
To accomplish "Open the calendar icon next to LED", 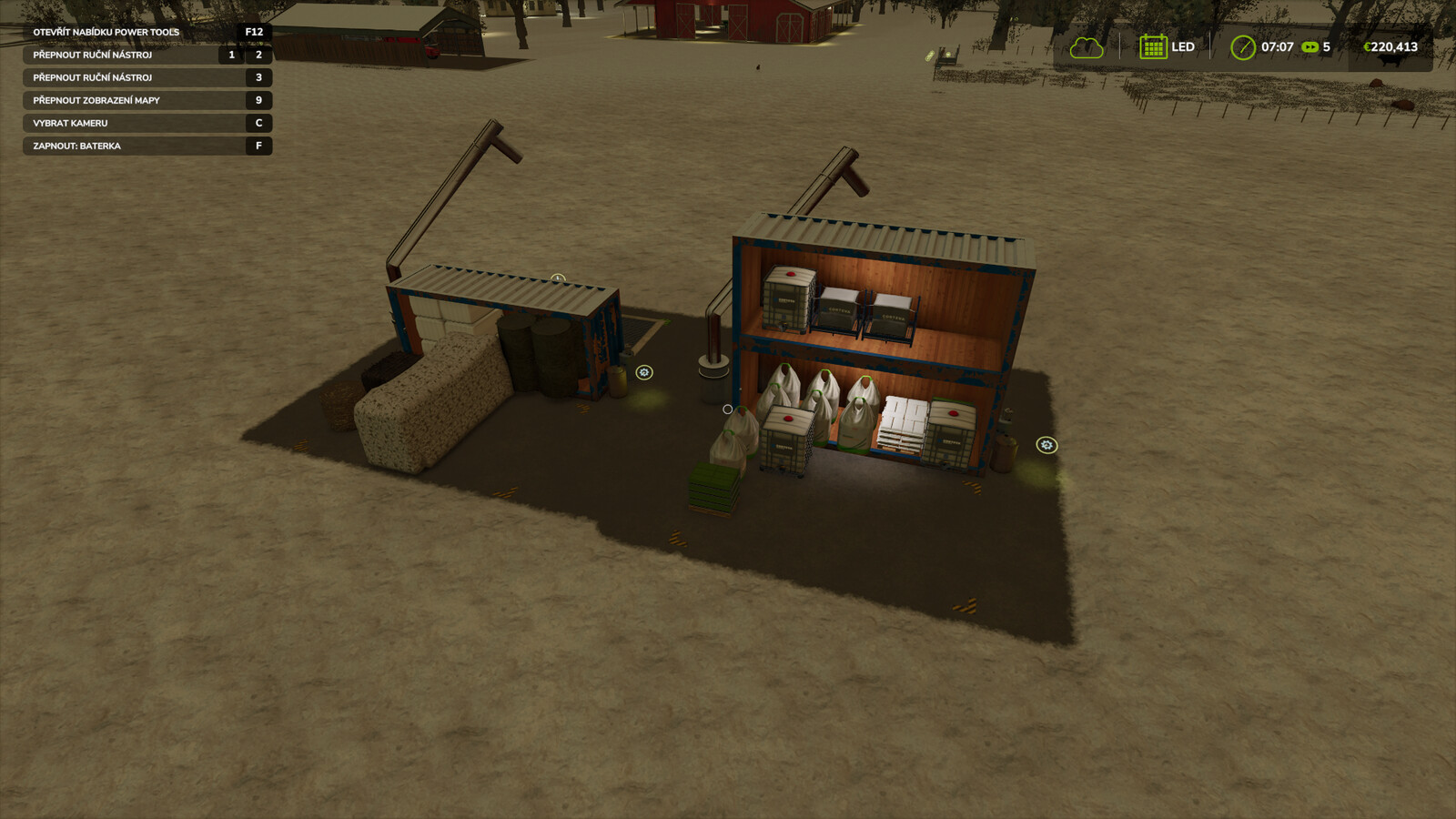I will click(1152, 46).
